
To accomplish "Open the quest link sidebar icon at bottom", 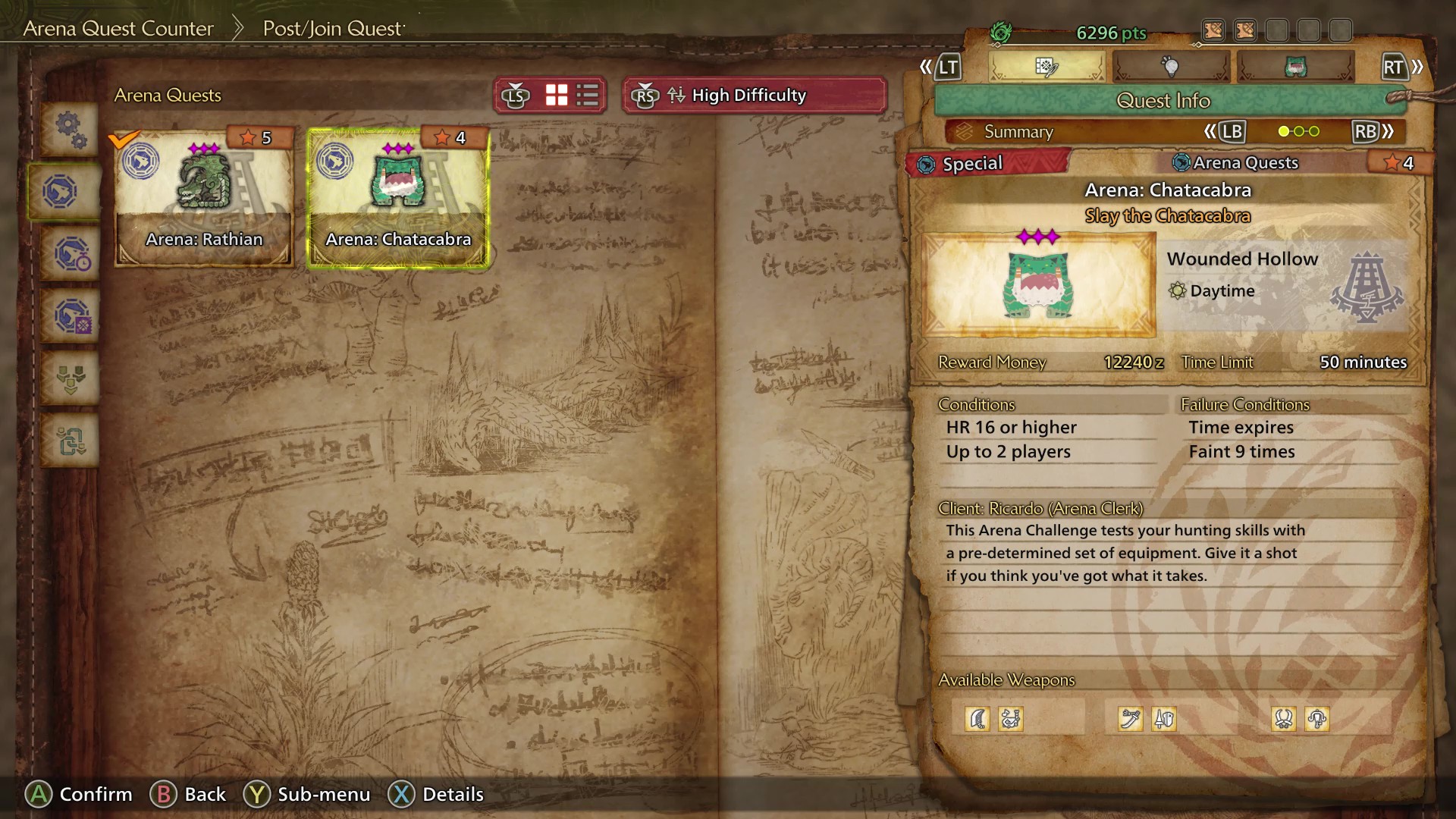I will (x=71, y=440).
